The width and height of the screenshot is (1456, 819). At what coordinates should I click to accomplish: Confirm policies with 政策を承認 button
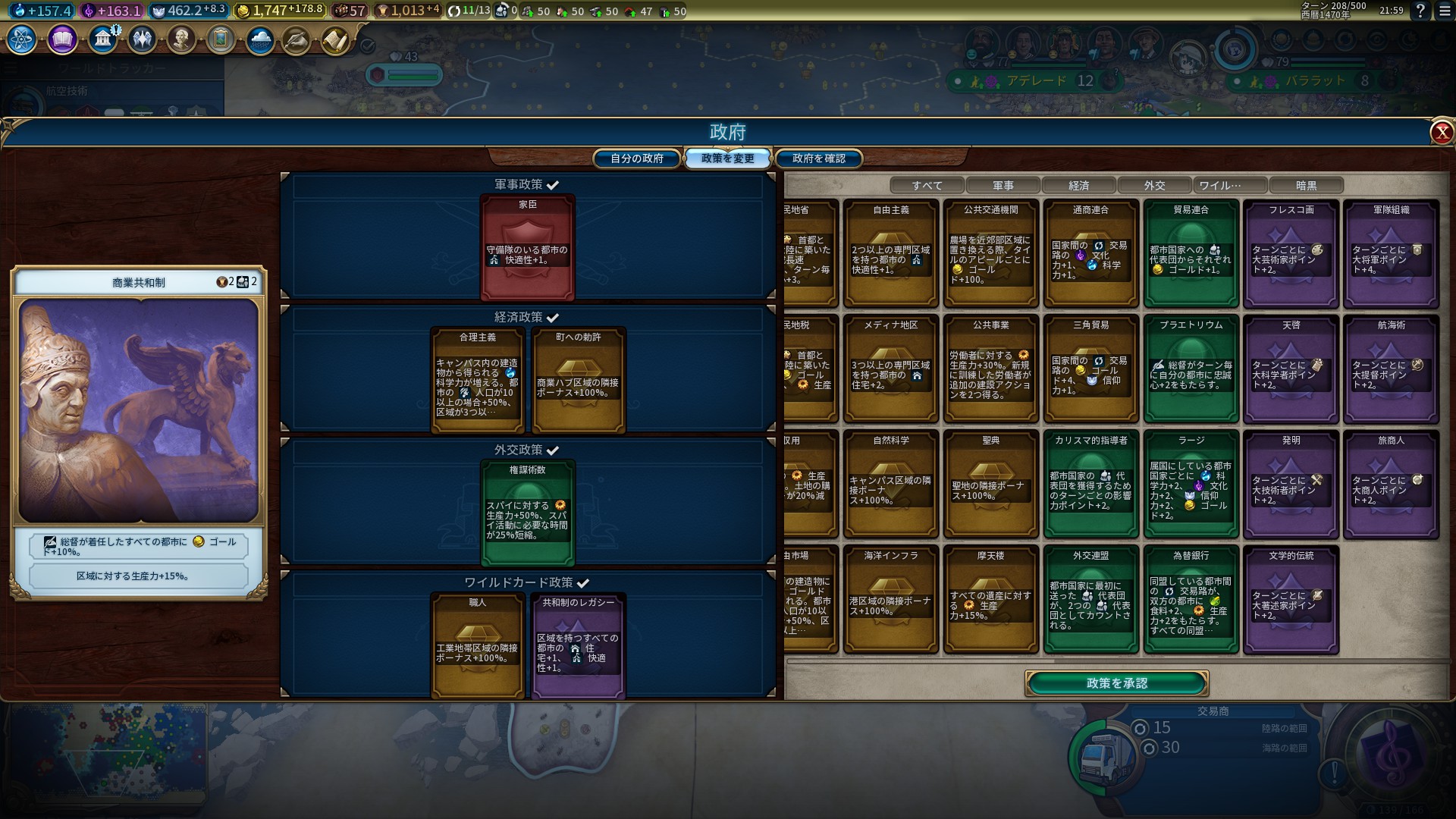(1116, 683)
